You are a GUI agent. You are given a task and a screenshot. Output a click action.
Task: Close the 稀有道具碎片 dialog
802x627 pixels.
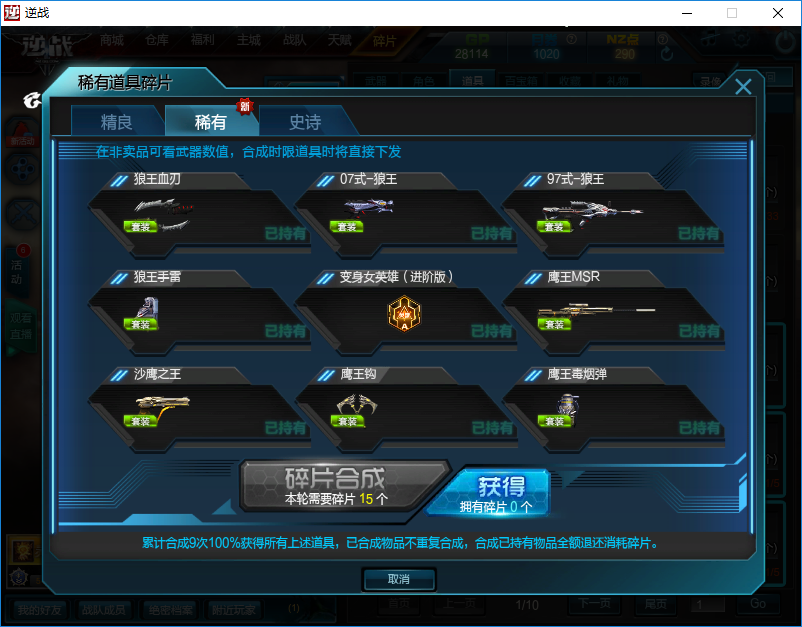(743, 87)
